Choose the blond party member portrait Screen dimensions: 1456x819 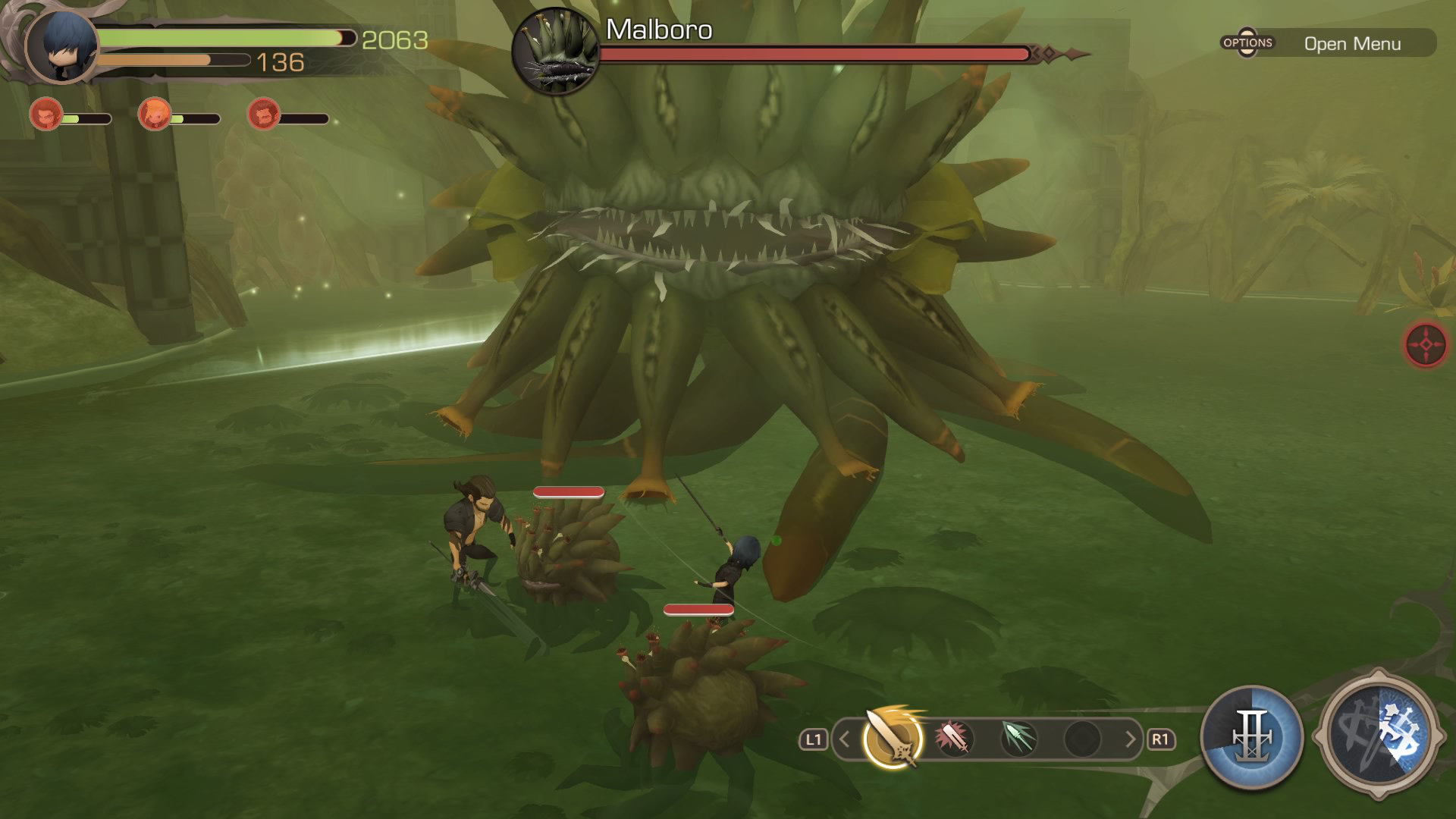pos(155,115)
